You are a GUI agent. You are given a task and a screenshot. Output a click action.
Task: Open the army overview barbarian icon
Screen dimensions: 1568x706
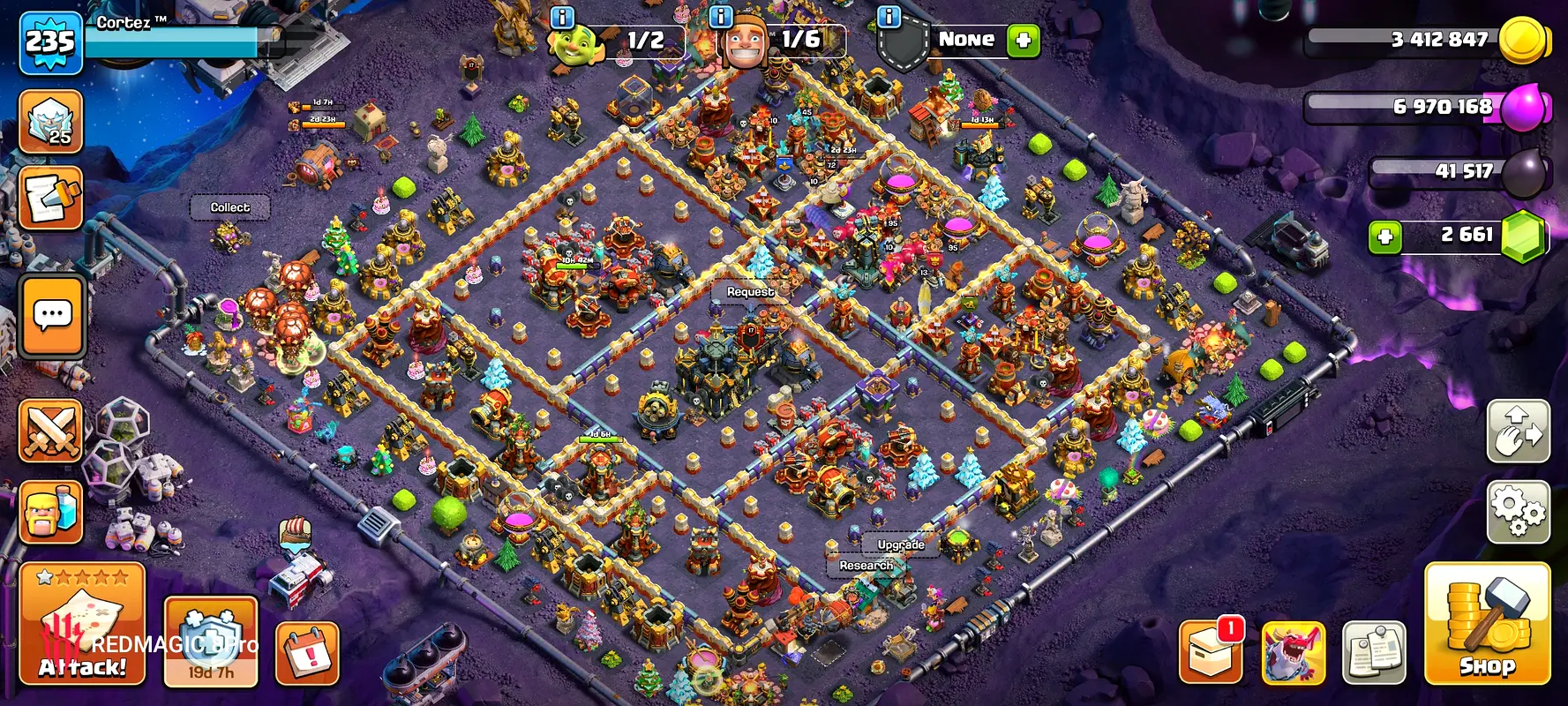[x=51, y=512]
